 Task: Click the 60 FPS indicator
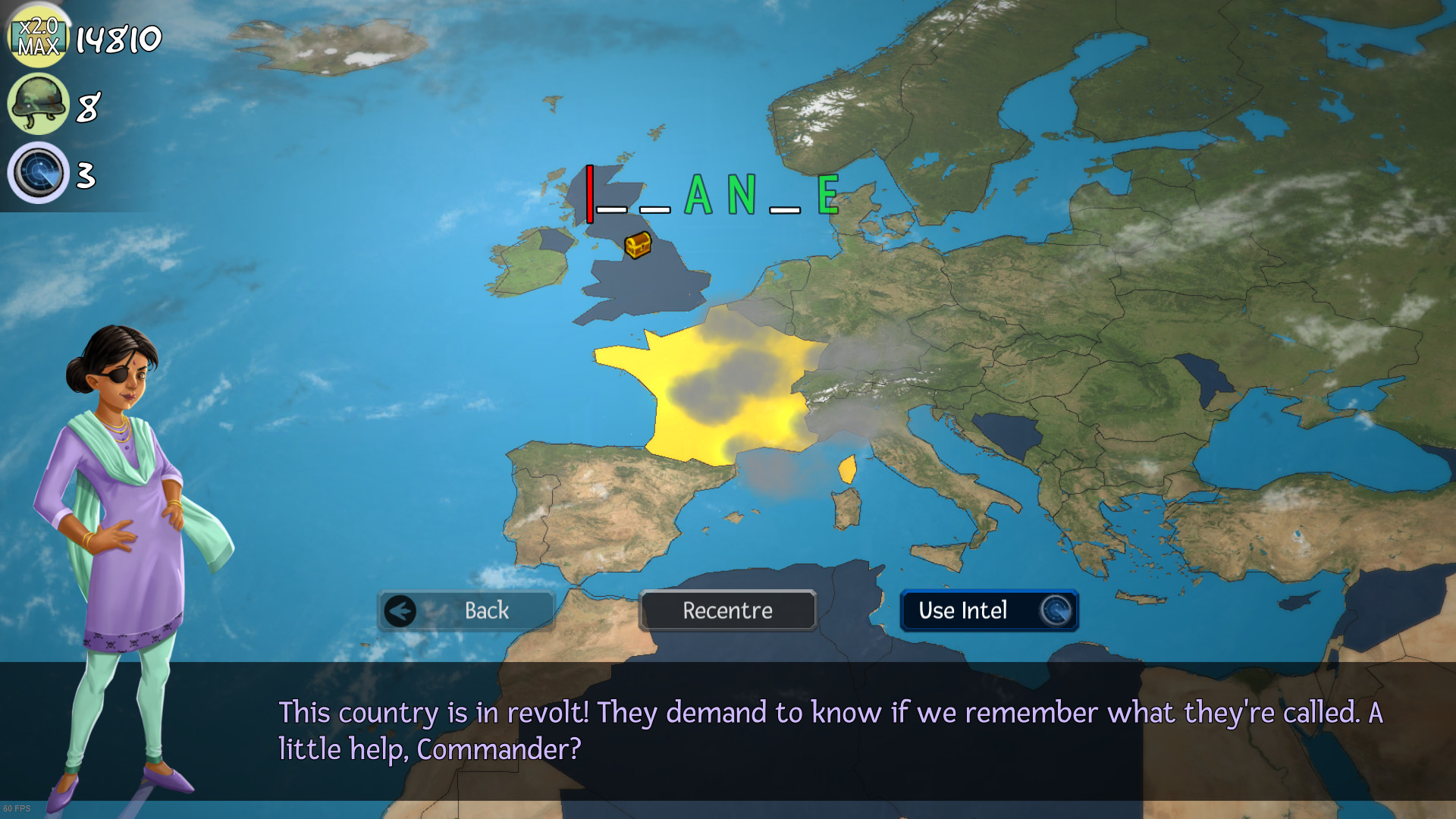19,807
